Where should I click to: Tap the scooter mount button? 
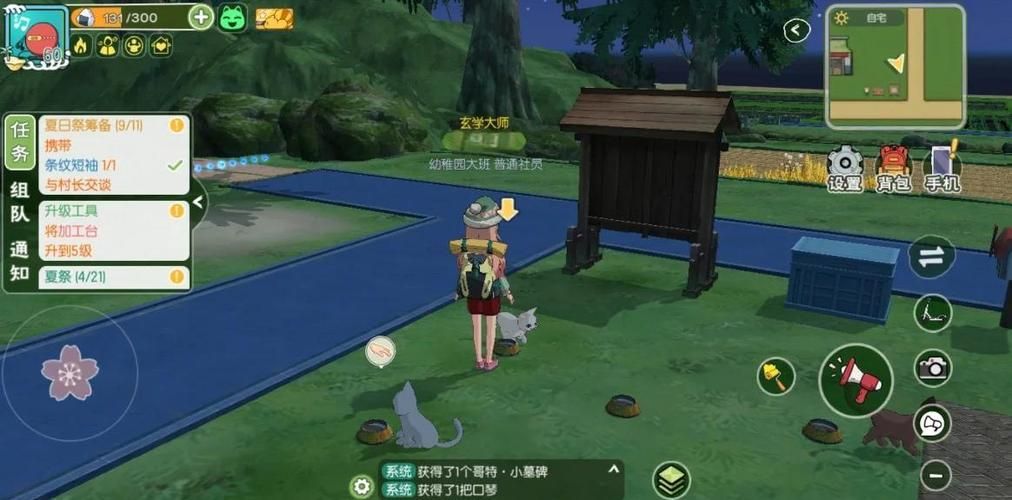[933, 313]
